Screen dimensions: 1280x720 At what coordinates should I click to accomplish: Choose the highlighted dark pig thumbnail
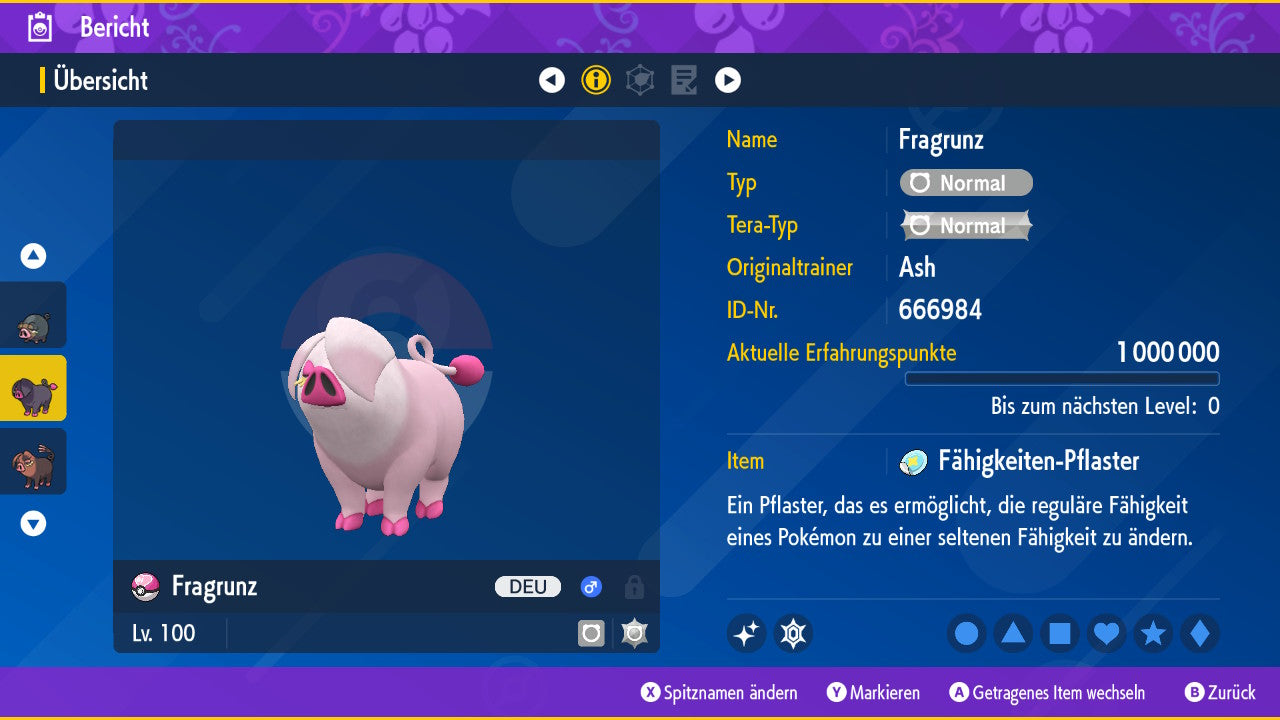pos(33,388)
